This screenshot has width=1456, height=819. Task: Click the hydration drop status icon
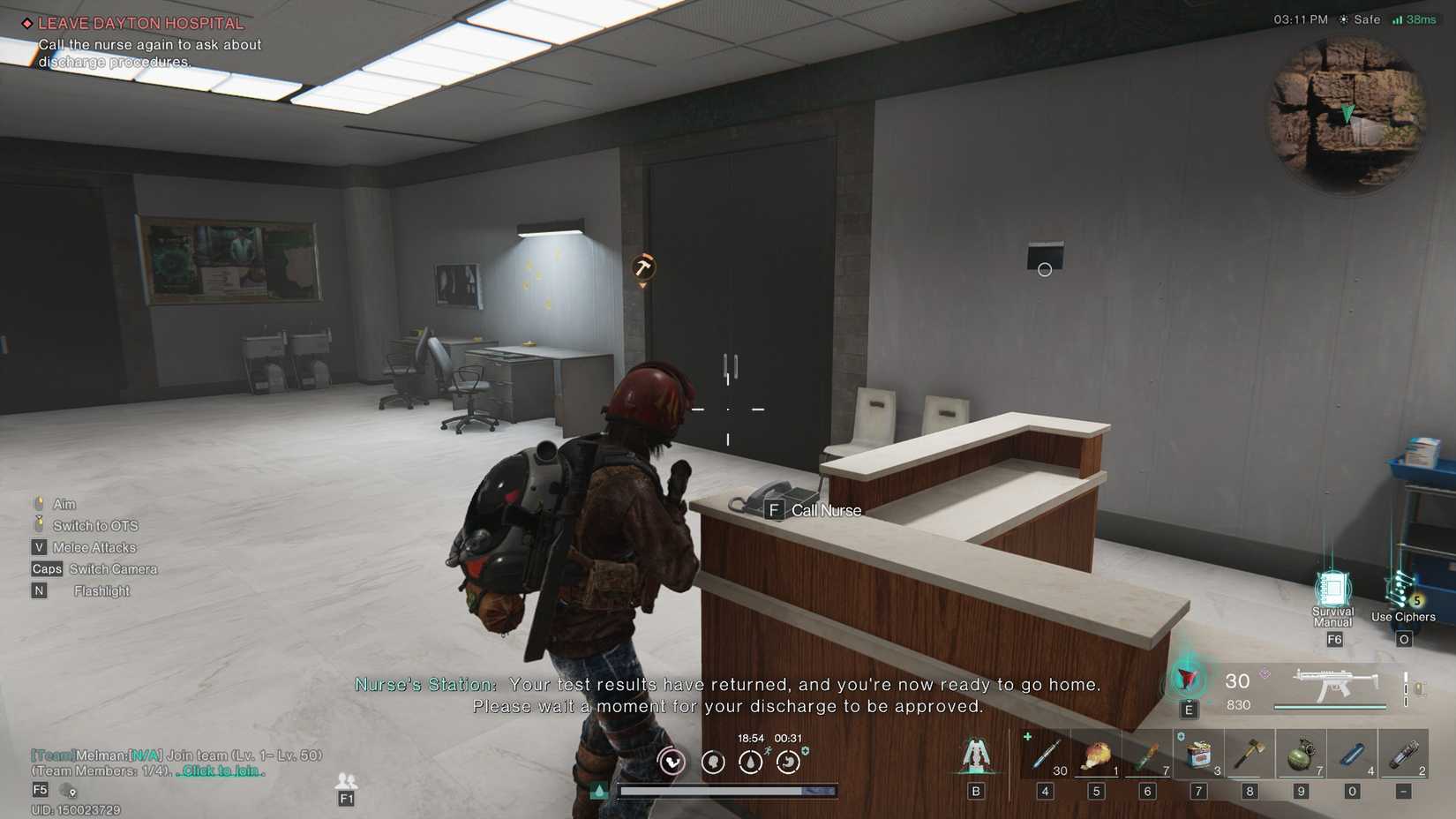pyautogui.click(x=751, y=762)
